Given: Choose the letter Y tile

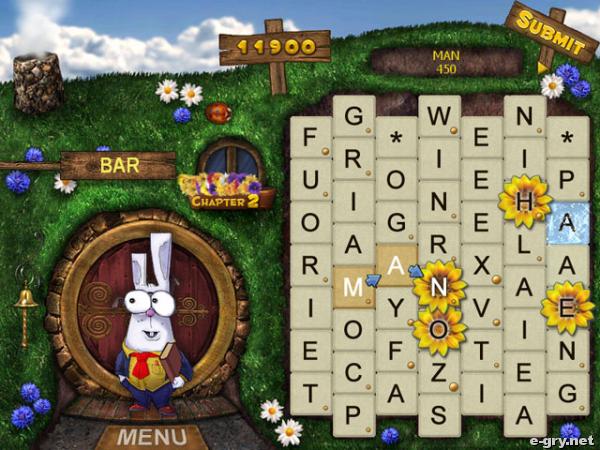Looking at the screenshot, I should pos(396,307).
